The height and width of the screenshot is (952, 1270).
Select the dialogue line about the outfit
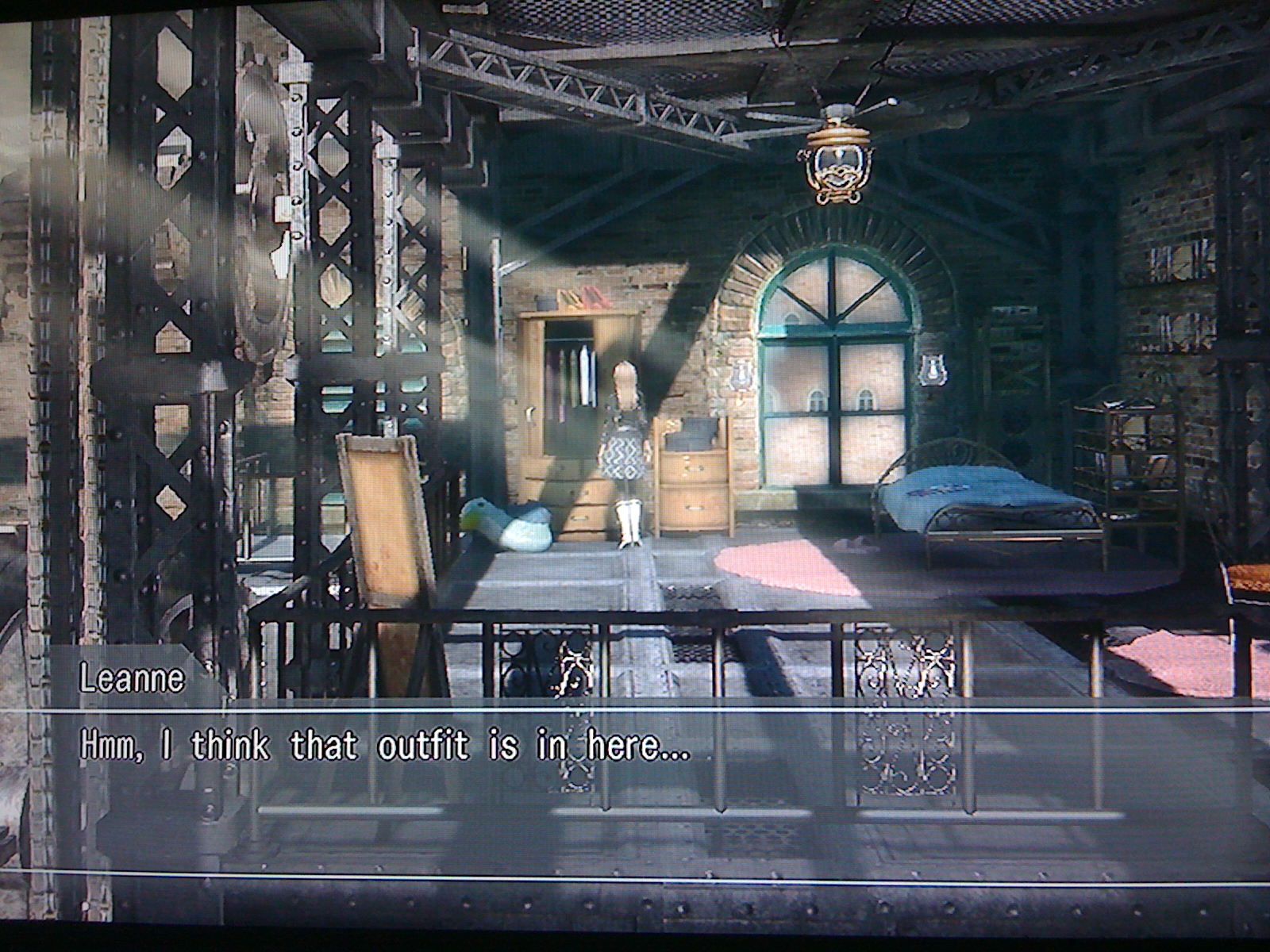pos(381,746)
